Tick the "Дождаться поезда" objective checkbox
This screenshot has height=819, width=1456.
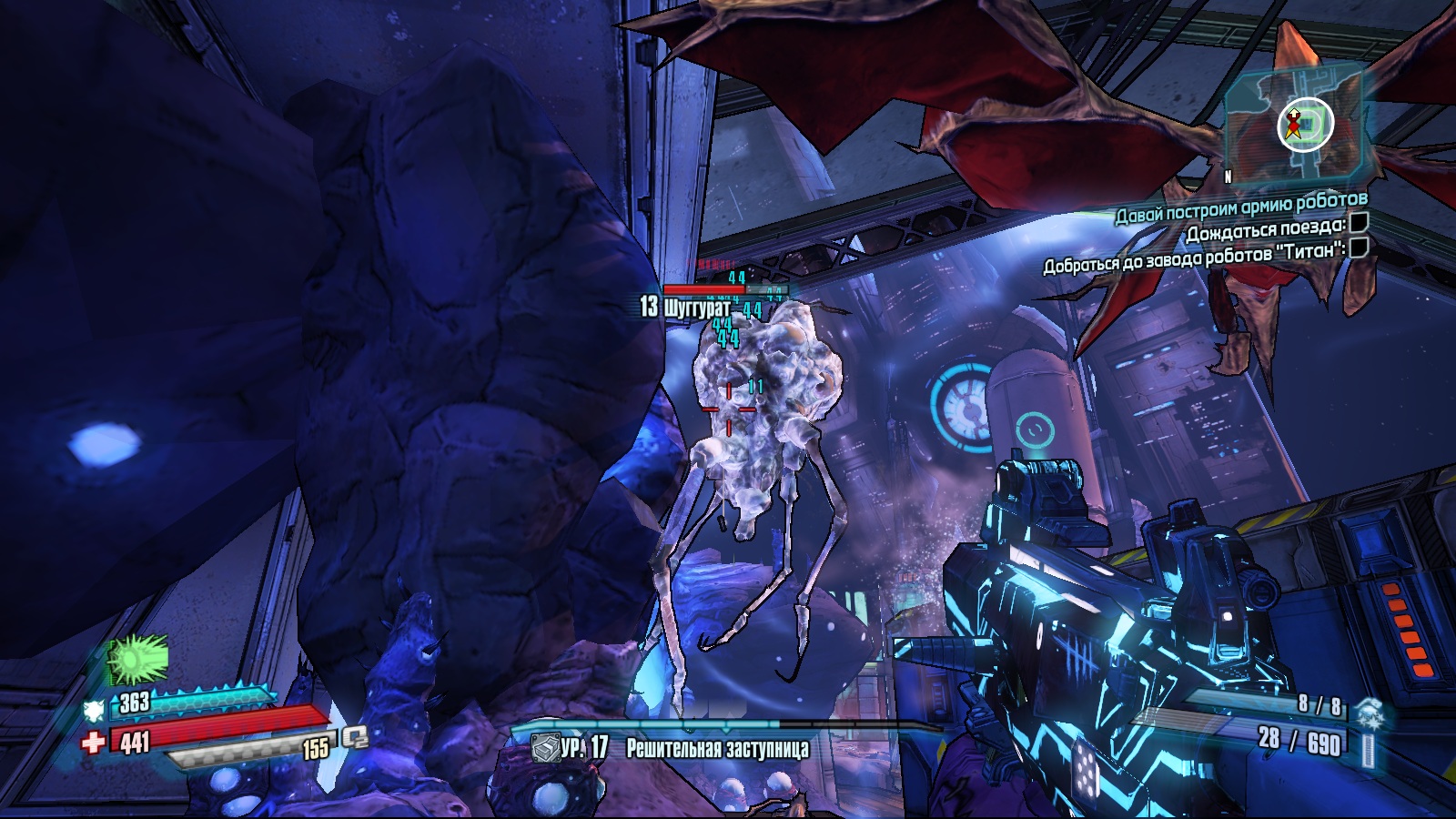pos(1359,223)
